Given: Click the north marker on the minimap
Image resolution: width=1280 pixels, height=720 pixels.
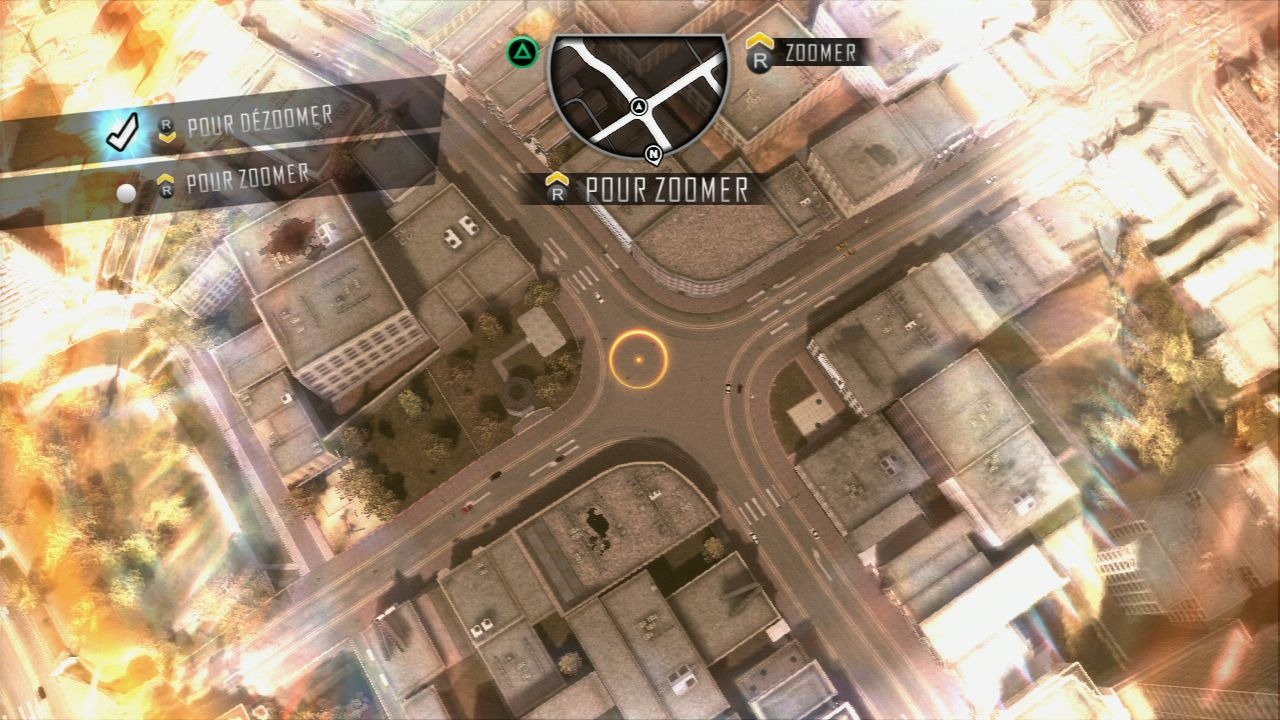Looking at the screenshot, I should tap(653, 155).
